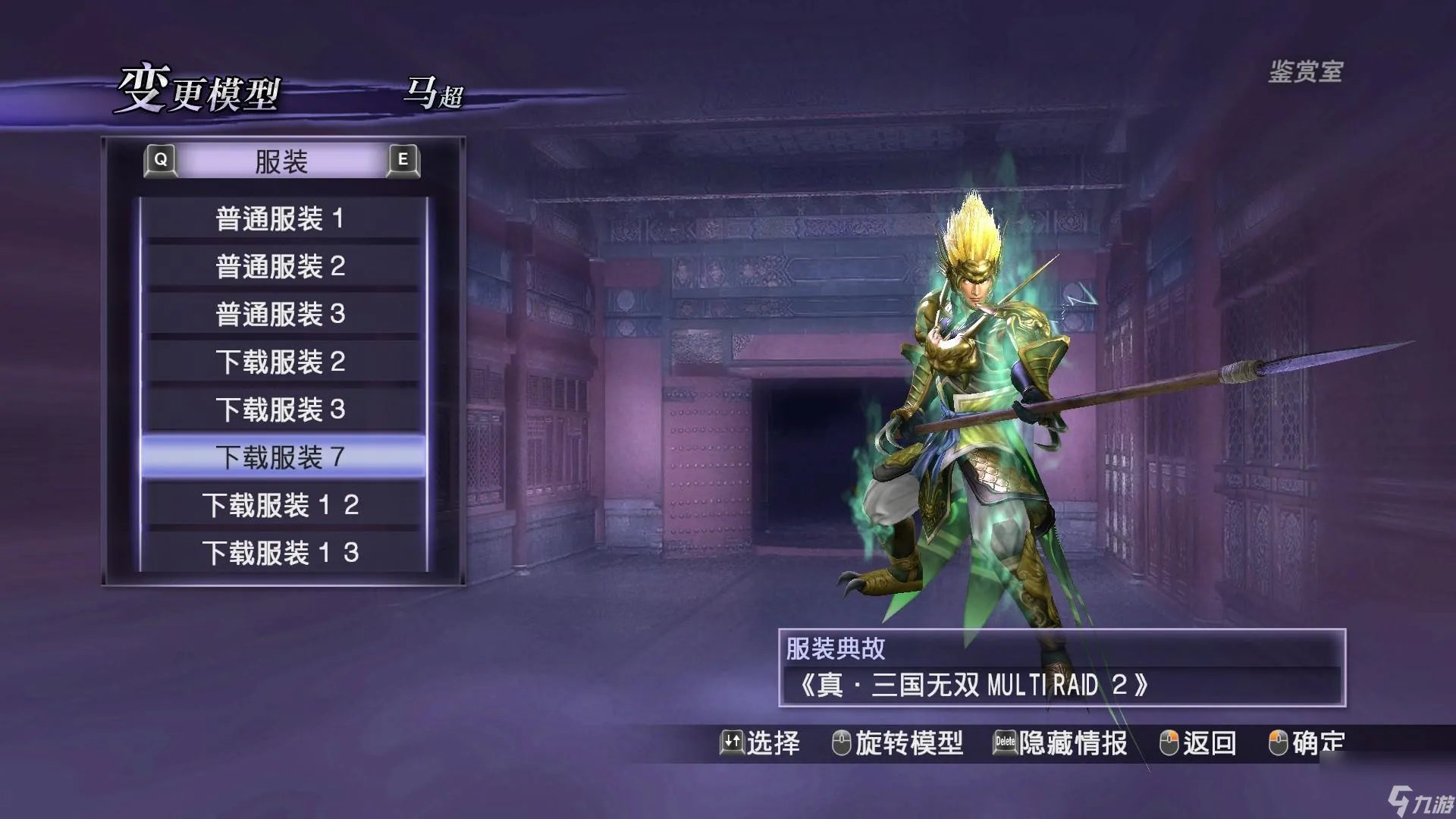Select 普通服装 1 from the list

tap(281, 218)
